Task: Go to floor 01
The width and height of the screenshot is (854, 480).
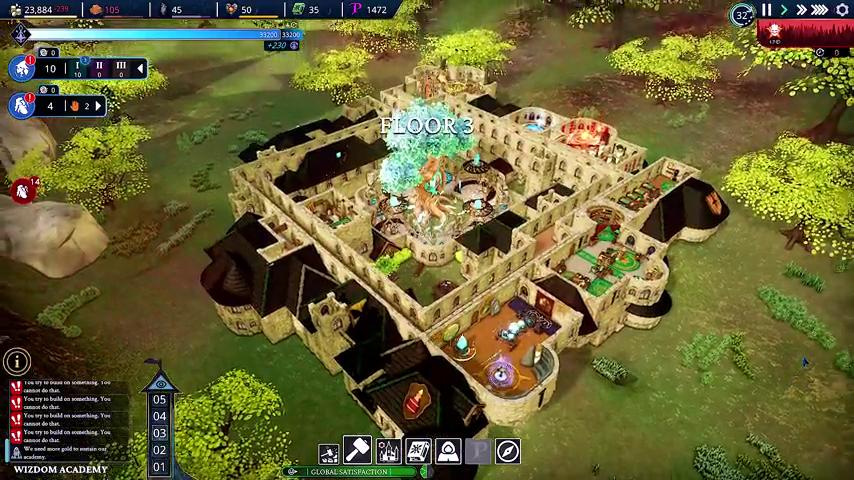Action: pyautogui.click(x=159, y=467)
